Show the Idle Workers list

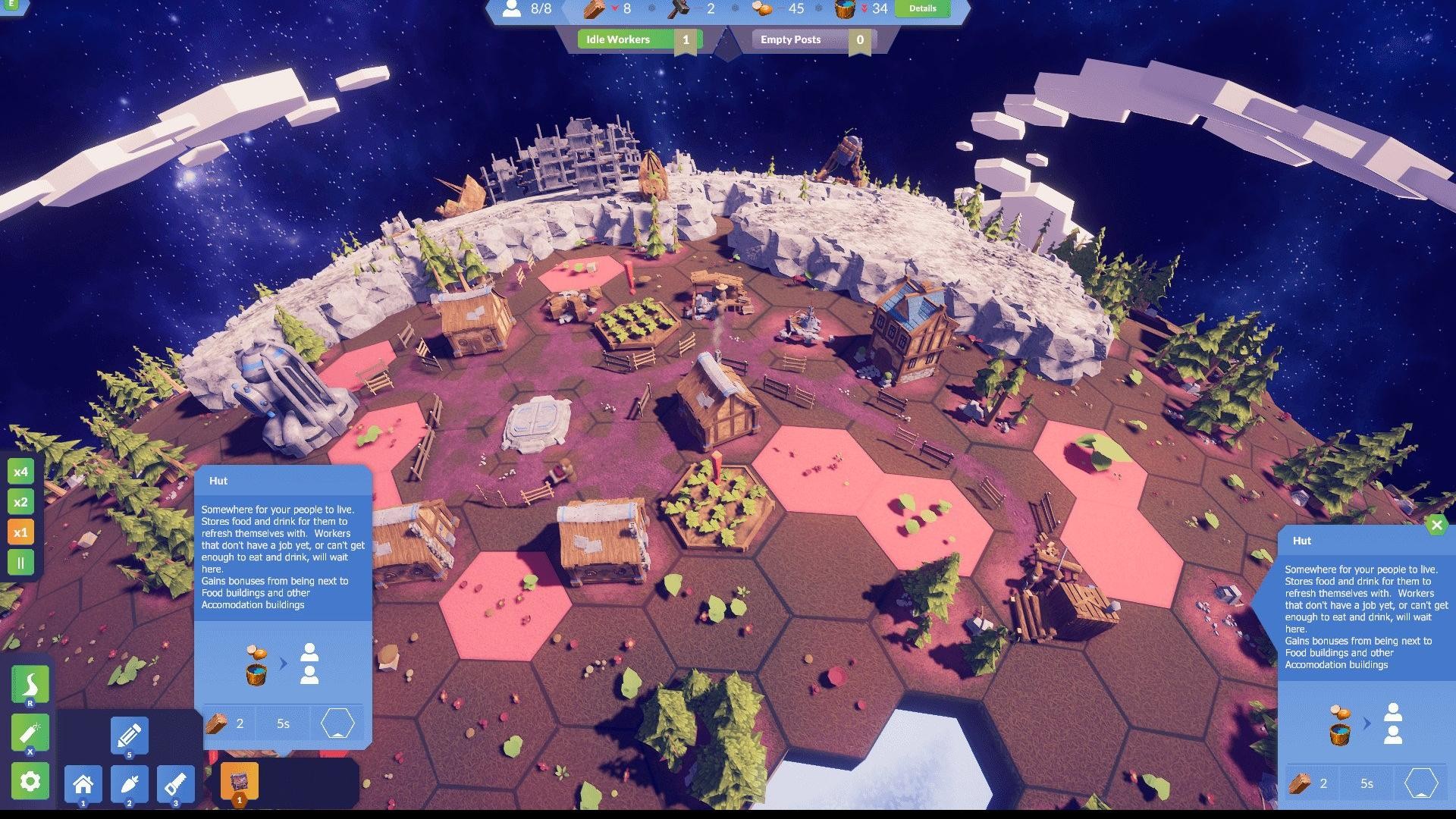(x=639, y=39)
